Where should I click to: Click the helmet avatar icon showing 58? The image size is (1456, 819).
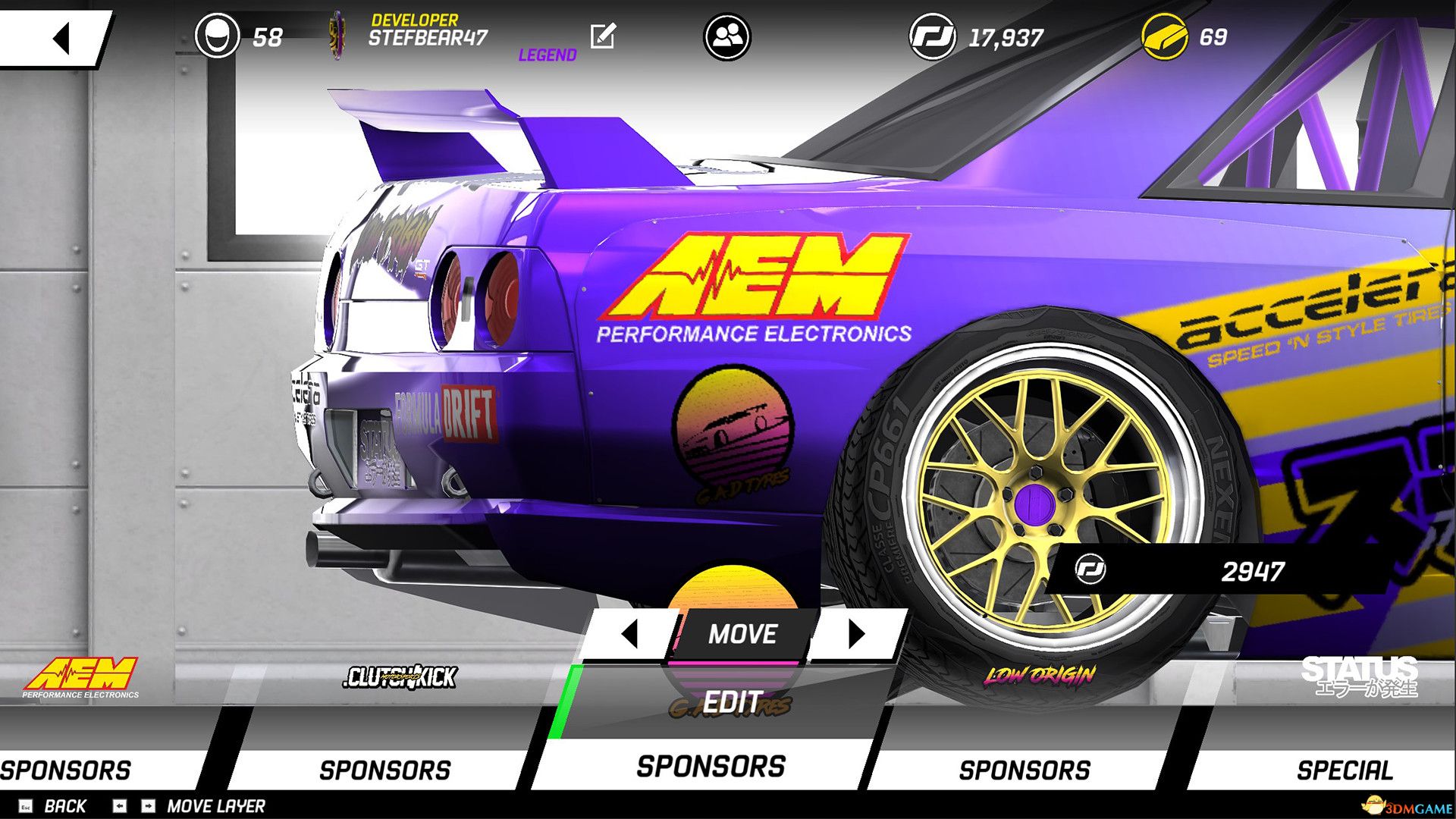click(218, 34)
